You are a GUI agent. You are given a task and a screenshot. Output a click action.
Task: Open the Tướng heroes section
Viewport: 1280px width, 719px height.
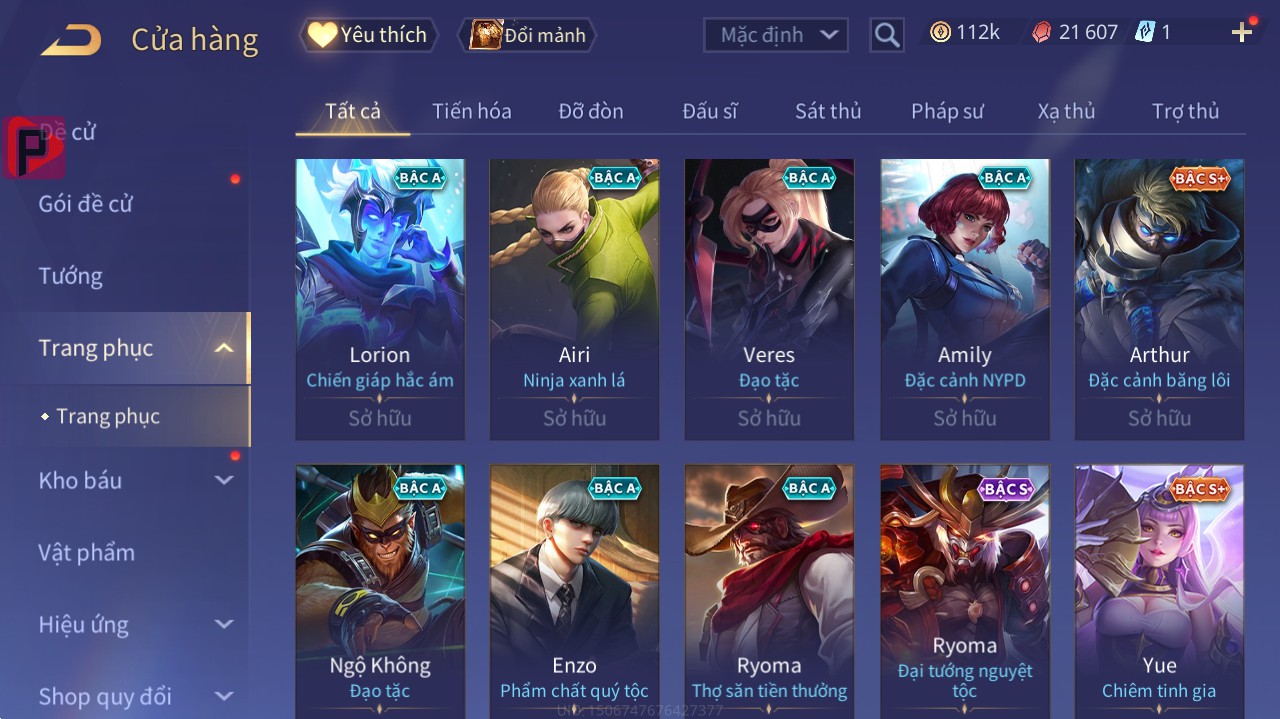click(x=71, y=276)
